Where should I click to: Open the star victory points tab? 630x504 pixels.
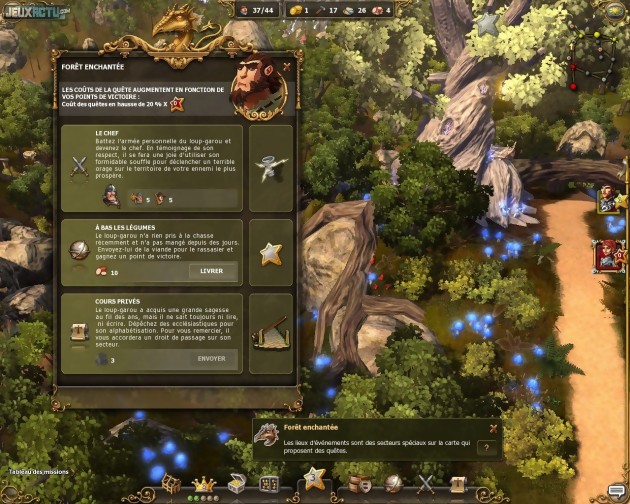coord(313,478)
